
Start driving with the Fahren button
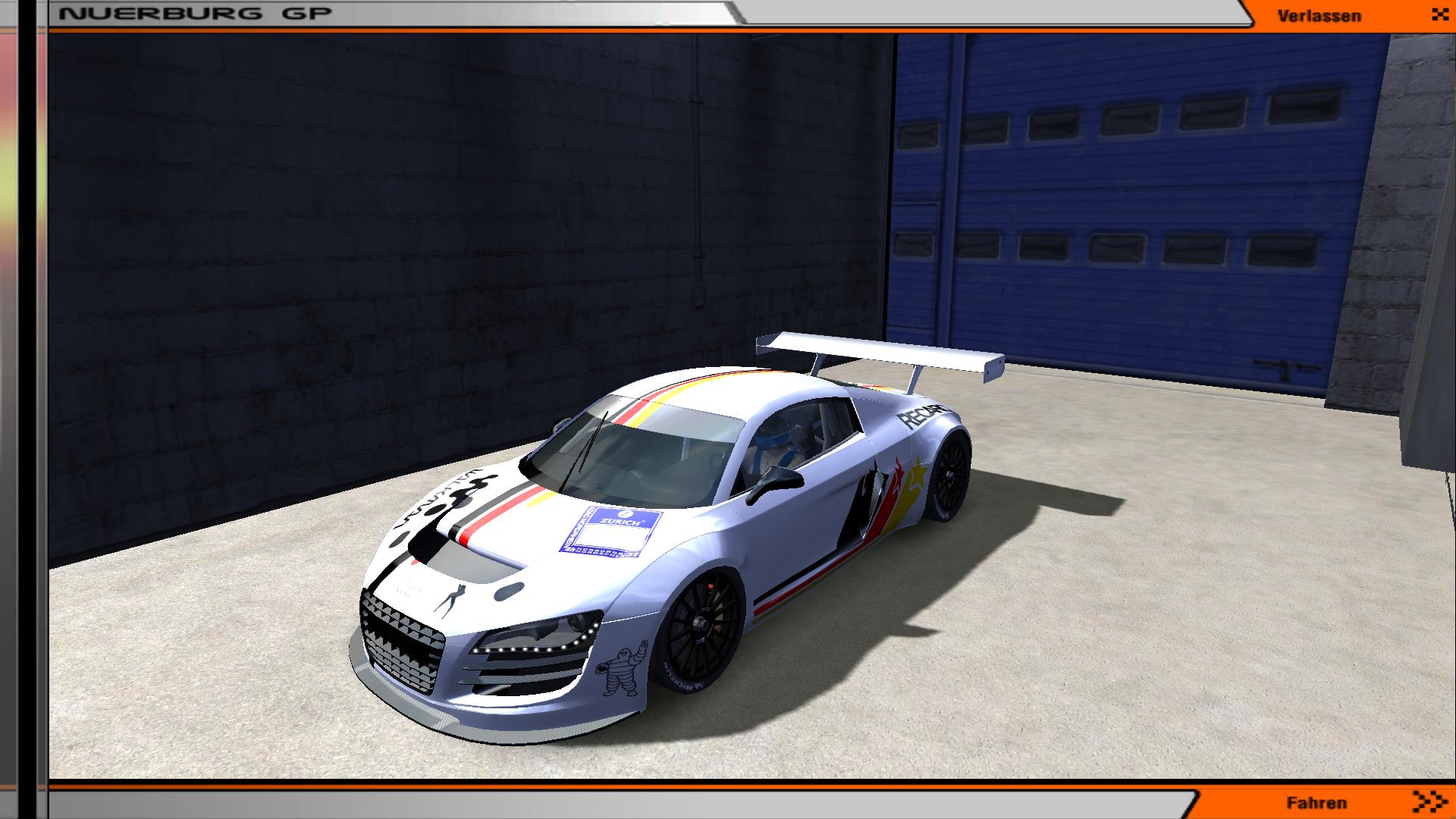tap(1317, 803)
